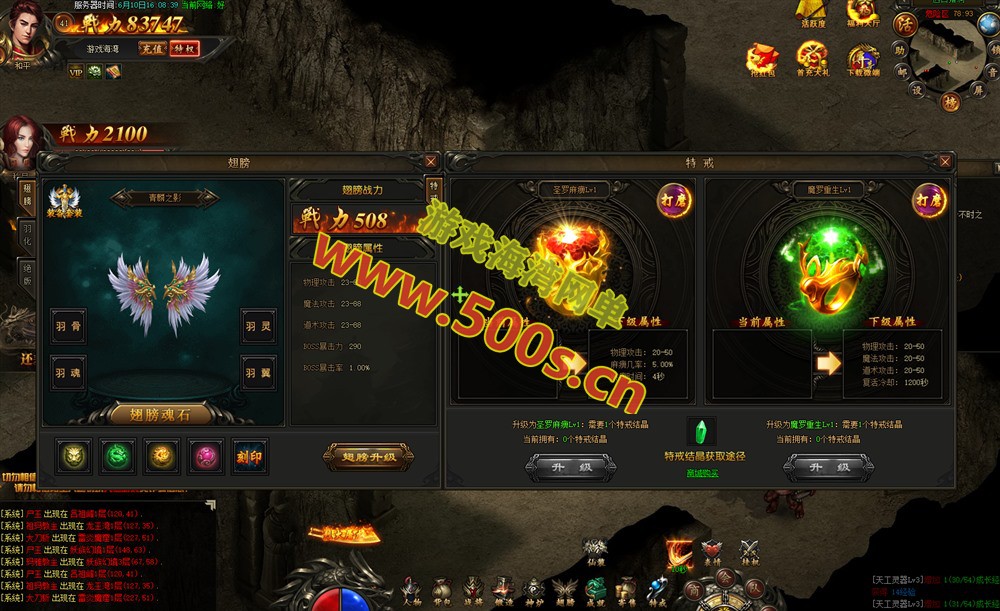Viewport: 1000px width, 611px height.
Task: Click the 充值 recharge button
Action: (152, 48)
